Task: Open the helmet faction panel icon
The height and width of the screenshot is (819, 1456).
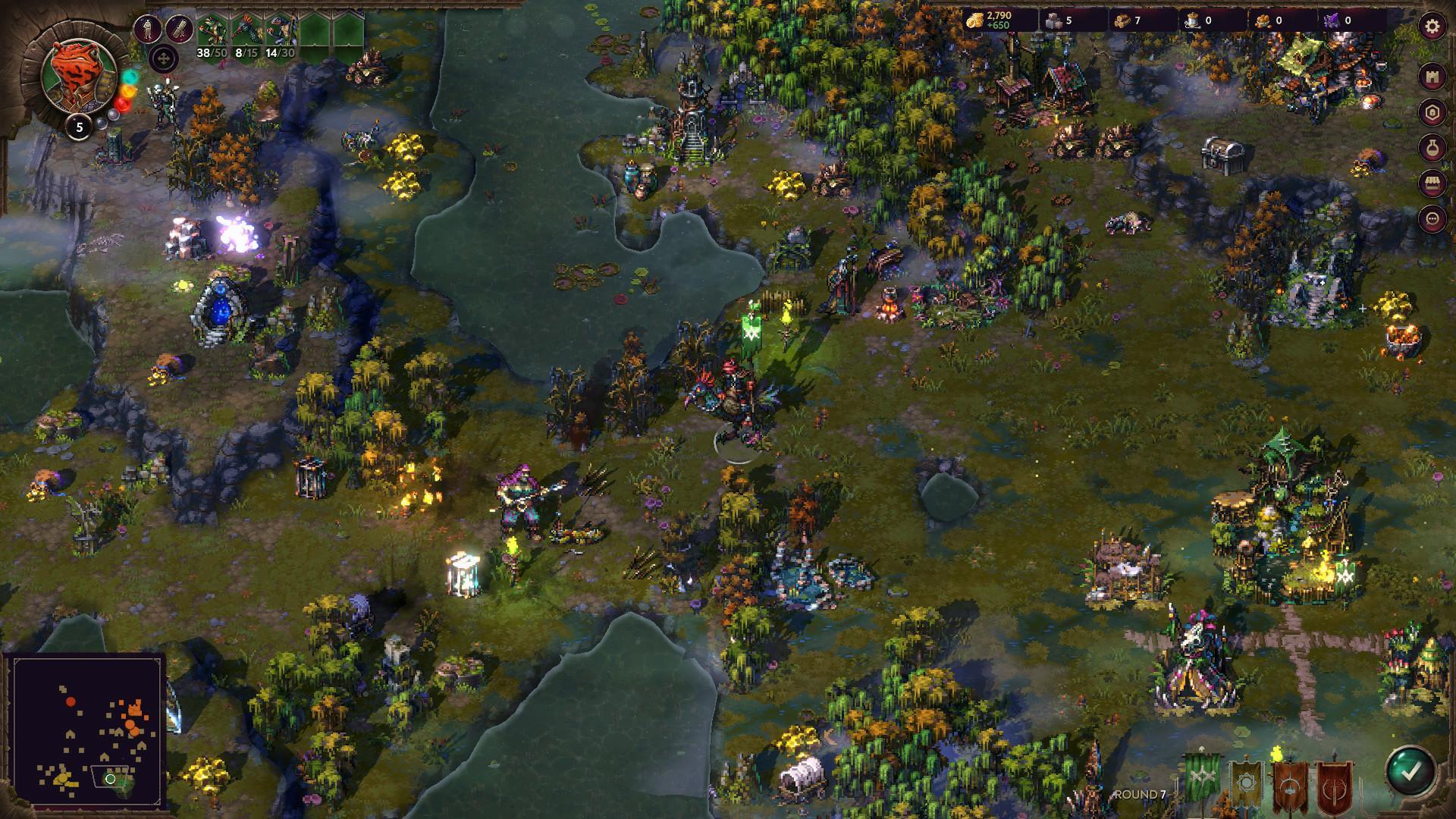Action: (1432, 111)
